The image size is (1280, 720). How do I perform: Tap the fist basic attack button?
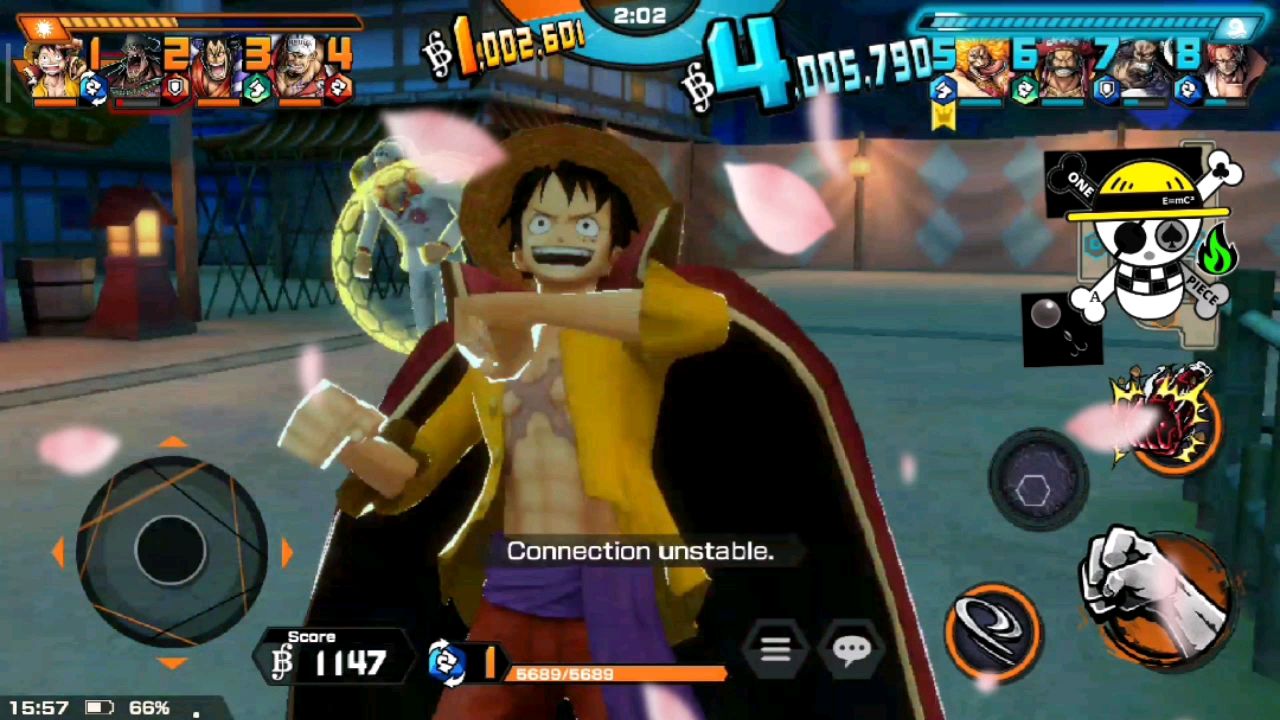pos(1158,594)
